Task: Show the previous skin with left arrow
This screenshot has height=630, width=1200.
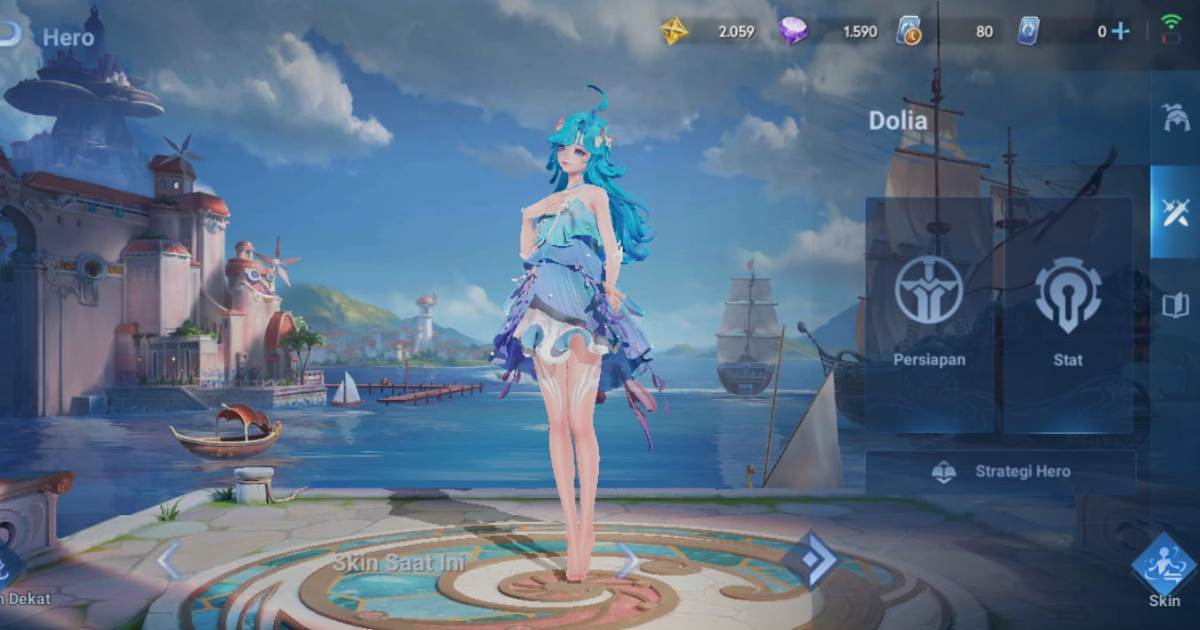Action: (x=170, y=560)
